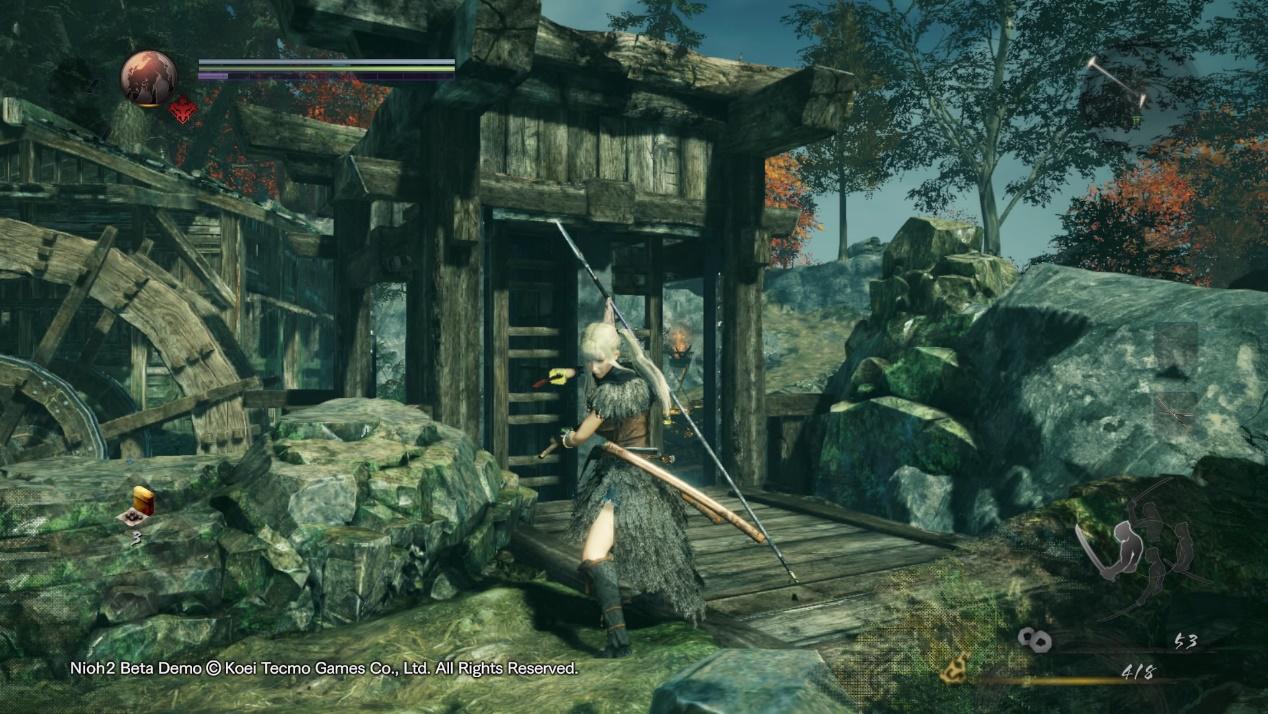Image resolution: width=1268 pixels, height=714 pixels.
Task: Select the red demon status icon
Action: tap(181, 110)
